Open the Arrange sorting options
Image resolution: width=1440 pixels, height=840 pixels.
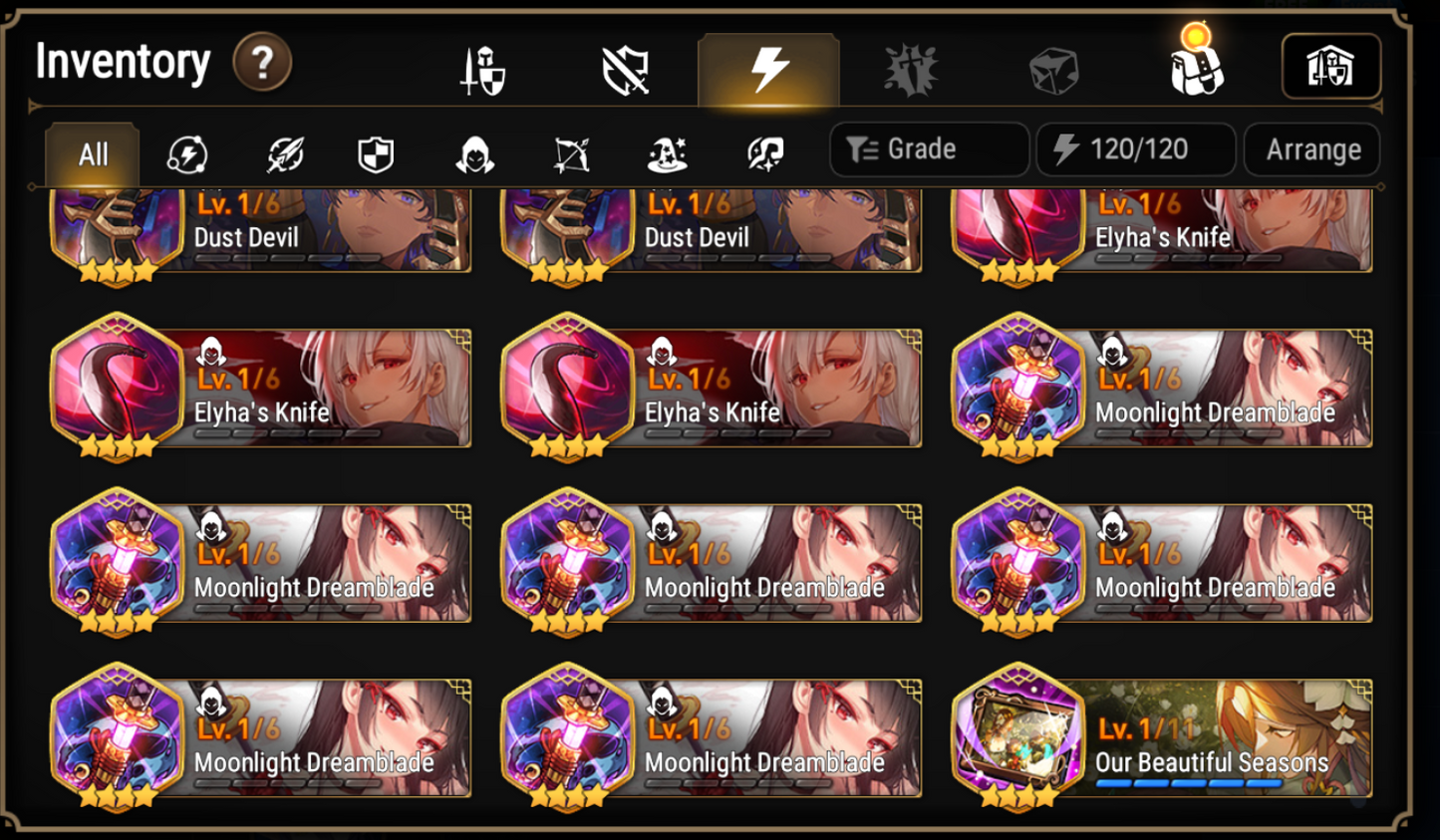click(x=1311, y=149)
